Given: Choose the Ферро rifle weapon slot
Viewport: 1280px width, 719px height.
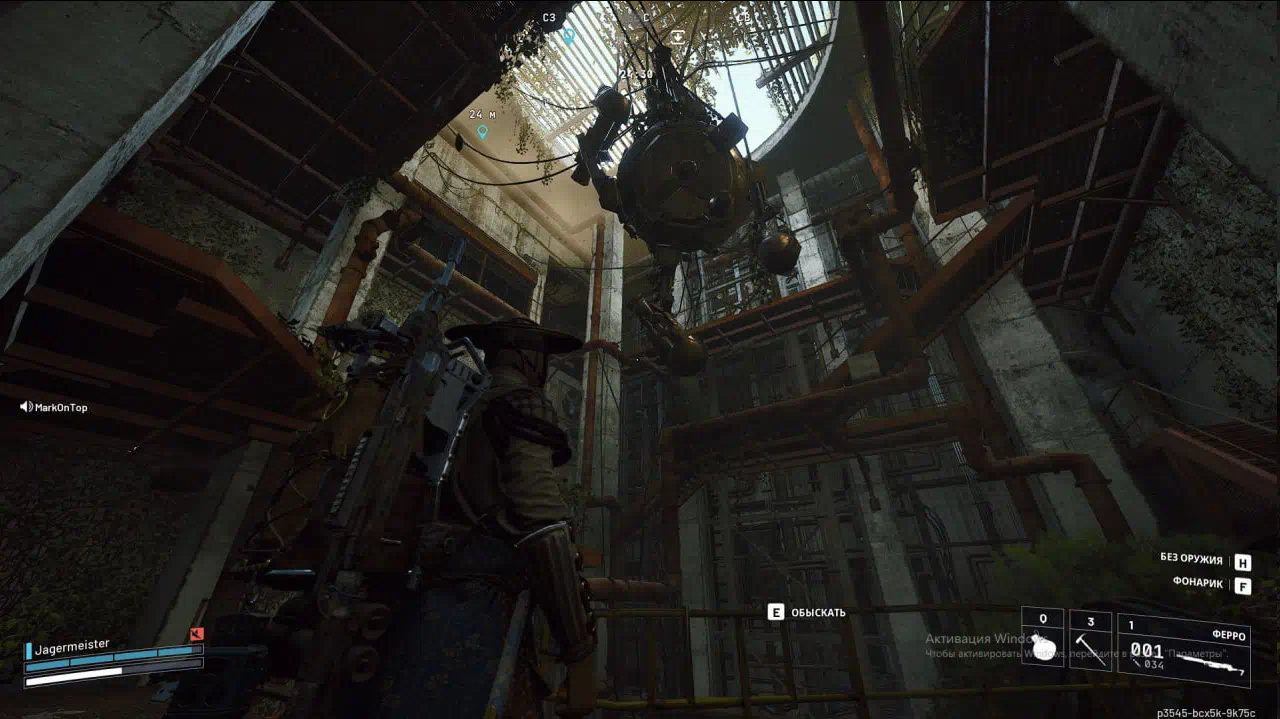Looking at the screenshot, I should (x=1184, y=650).
